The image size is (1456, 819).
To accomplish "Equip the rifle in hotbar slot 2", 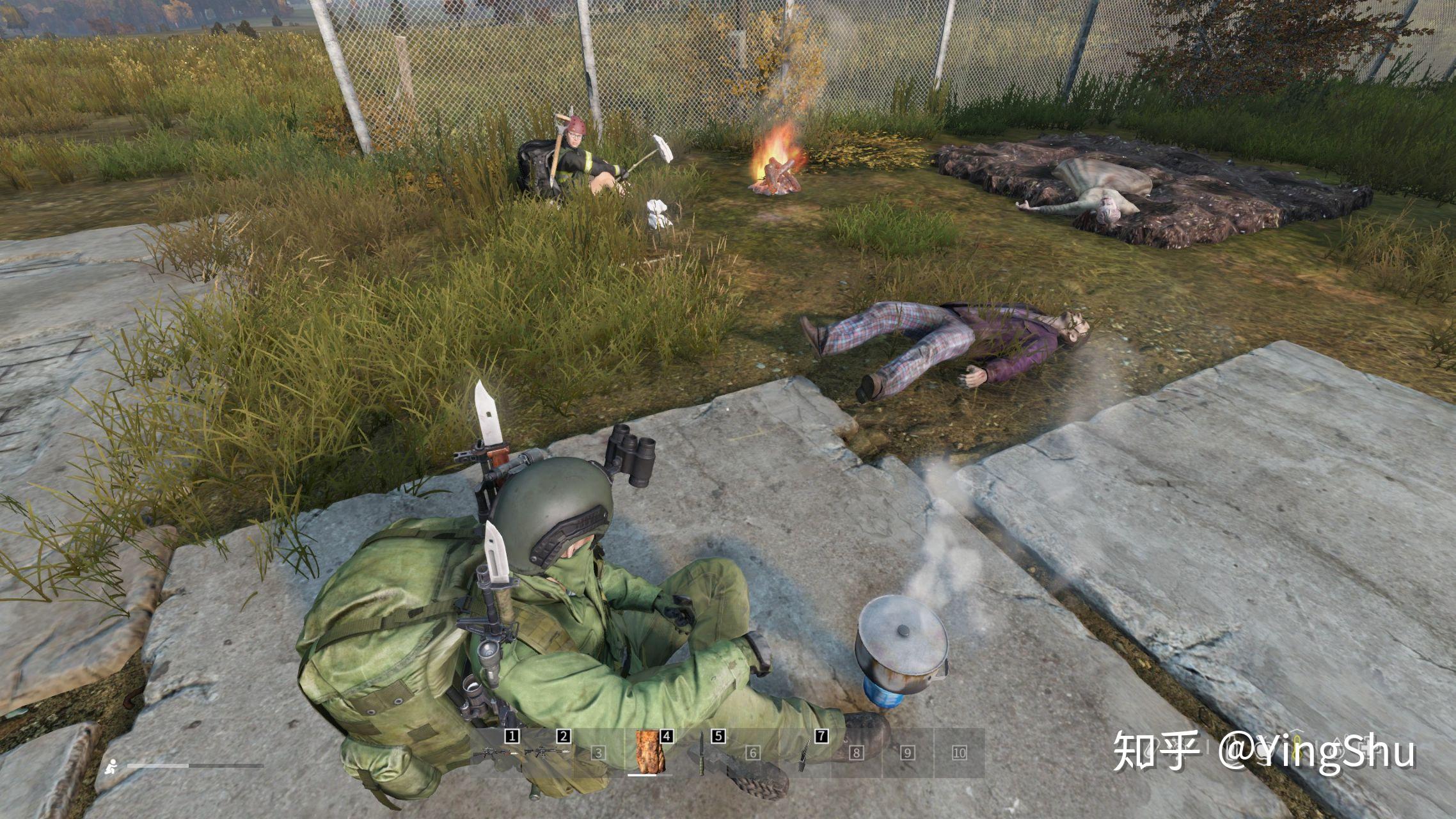I will 547,752.
